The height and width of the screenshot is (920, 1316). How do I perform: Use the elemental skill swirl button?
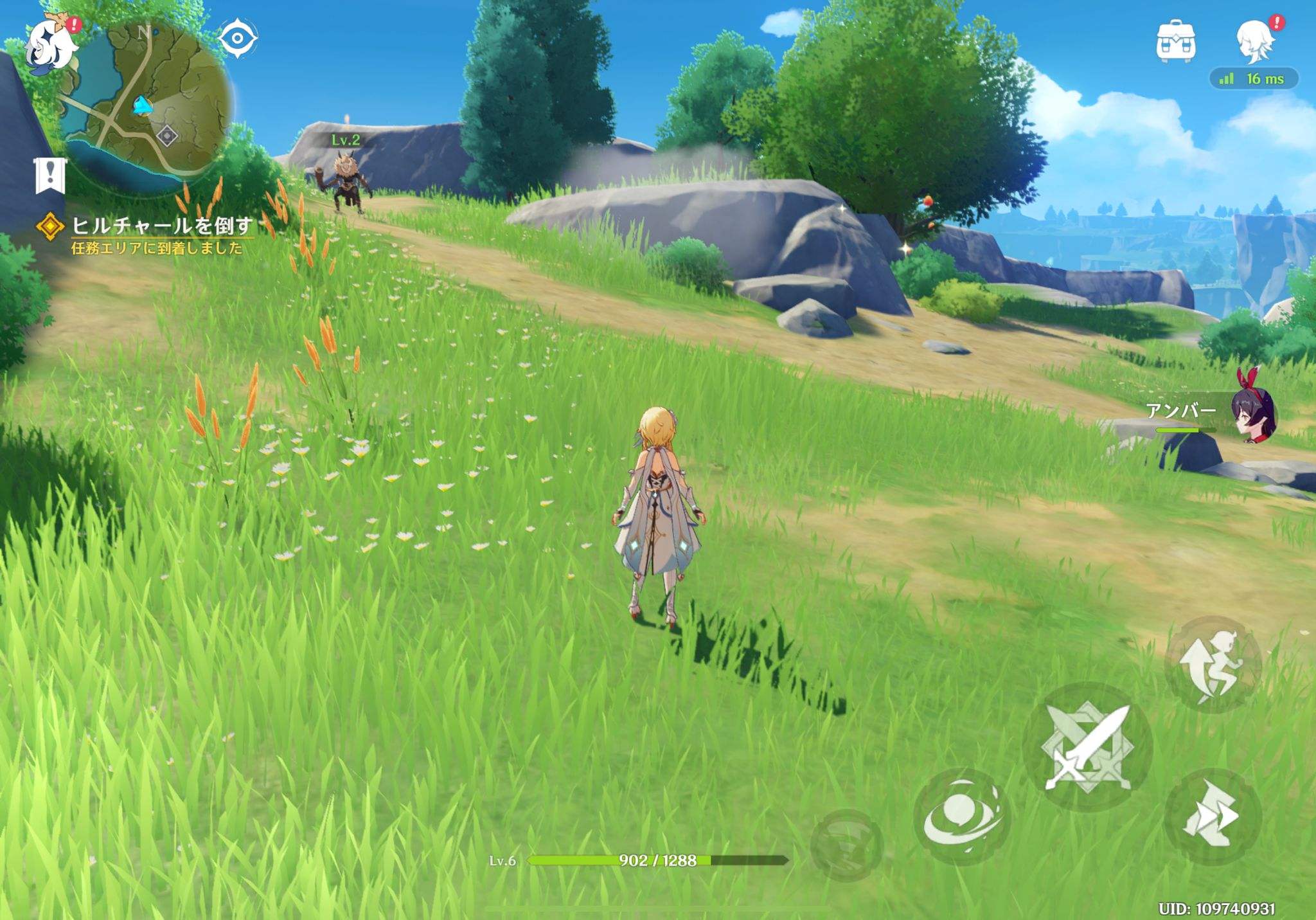coord(961,816)
